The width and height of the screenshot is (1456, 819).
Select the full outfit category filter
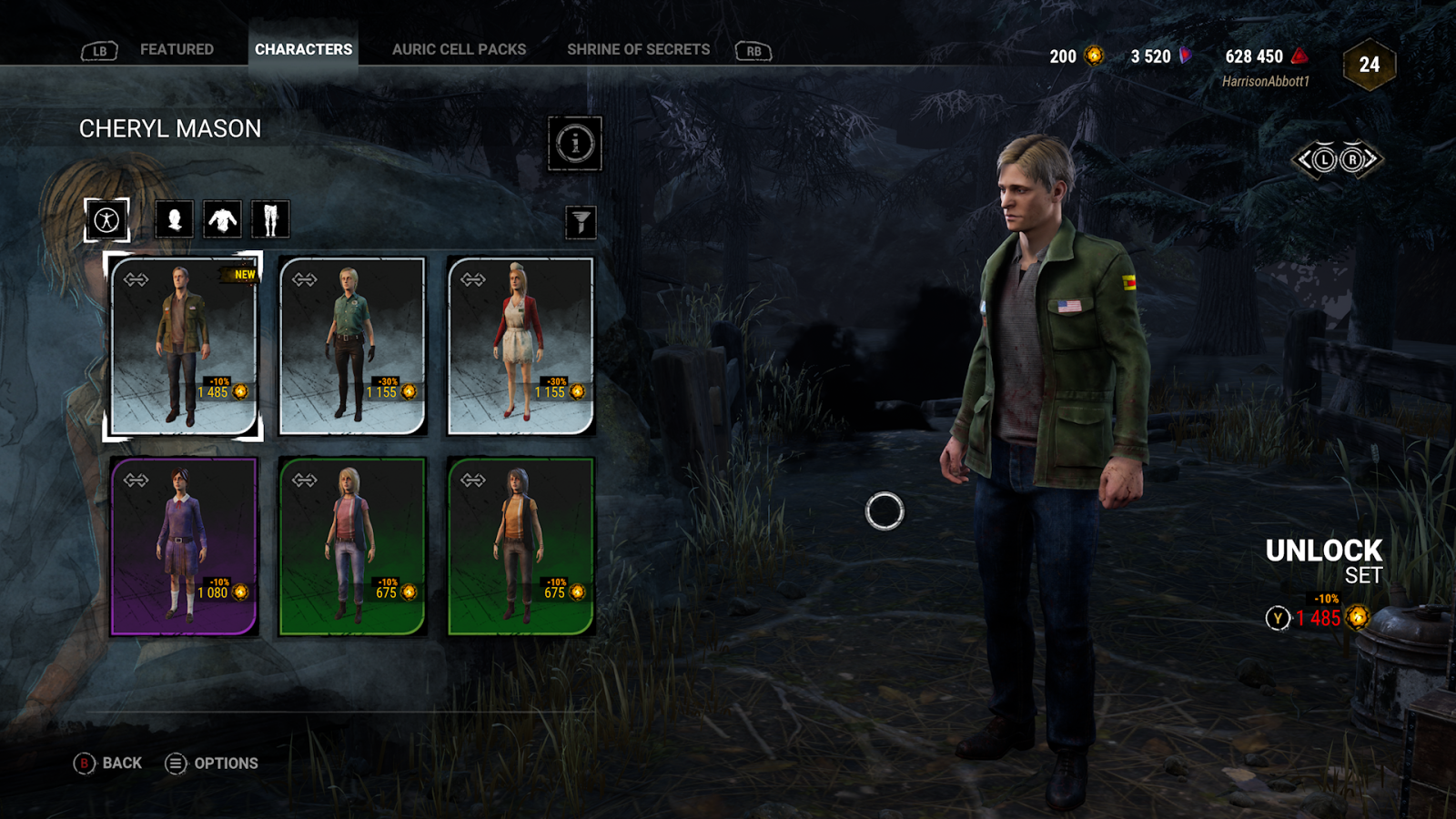click(106, 219)
